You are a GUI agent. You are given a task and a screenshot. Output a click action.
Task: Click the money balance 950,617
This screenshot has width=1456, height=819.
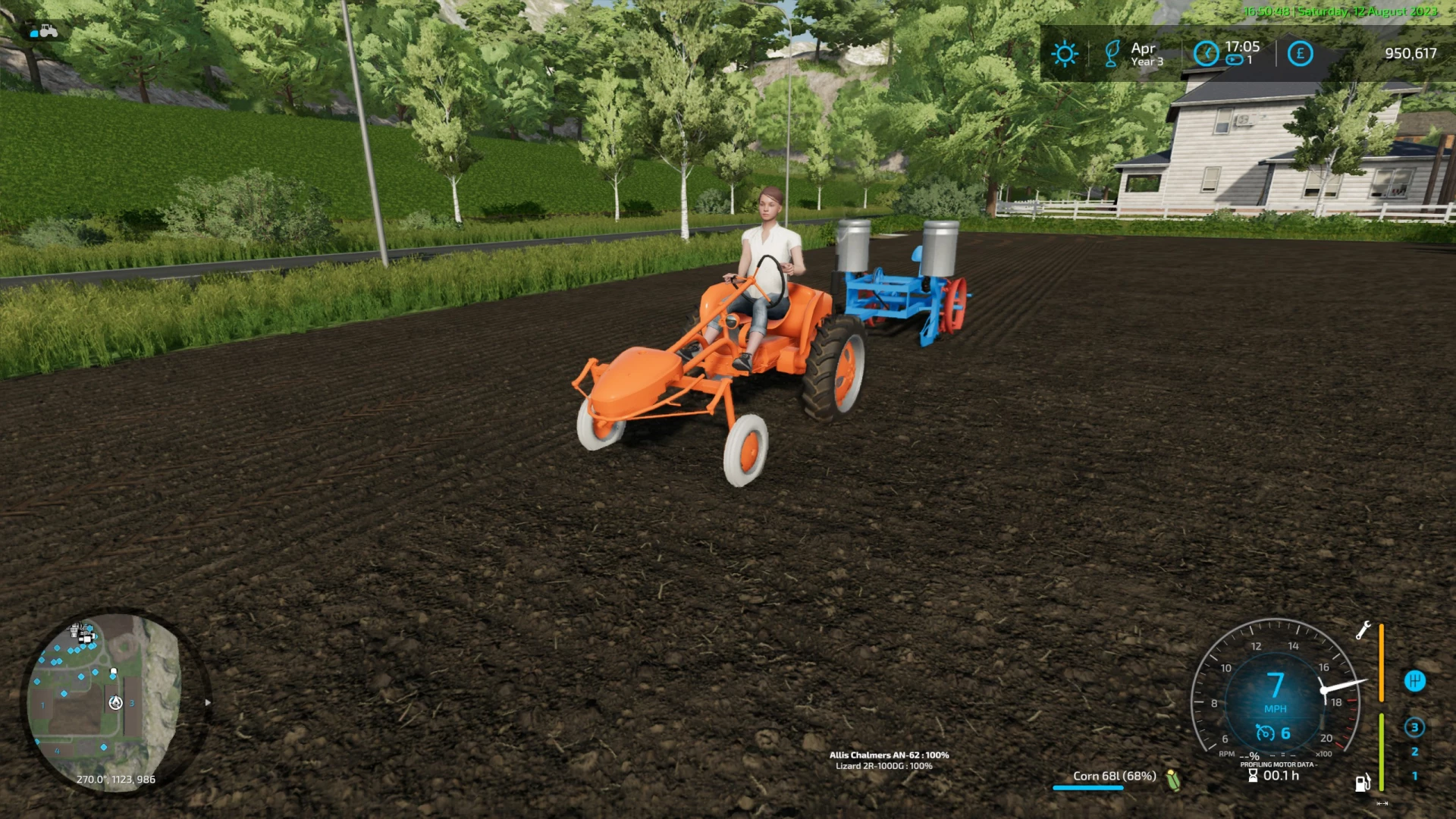1411,53
